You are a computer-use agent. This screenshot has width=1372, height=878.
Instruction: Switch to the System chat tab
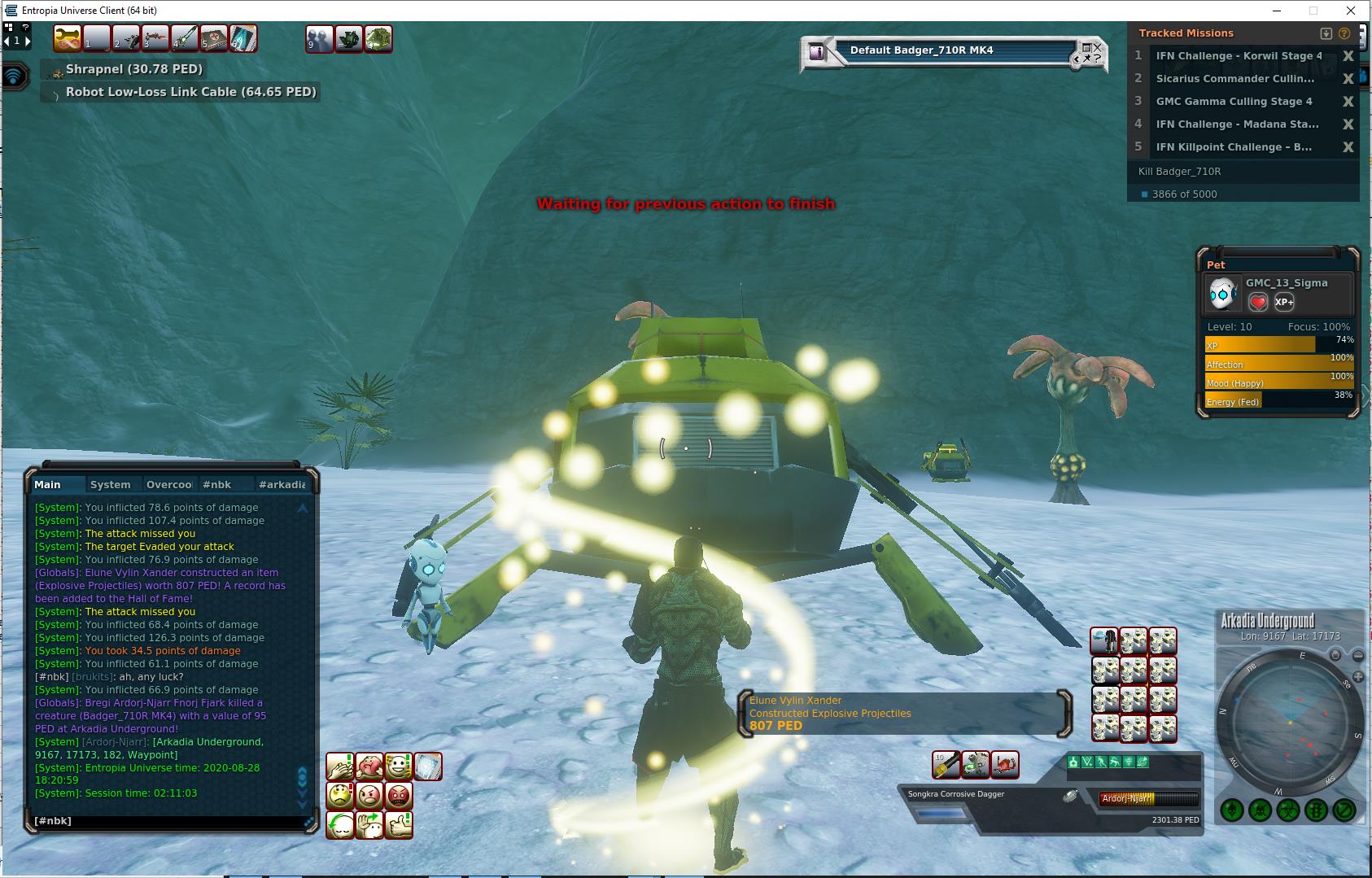point(110,484)
